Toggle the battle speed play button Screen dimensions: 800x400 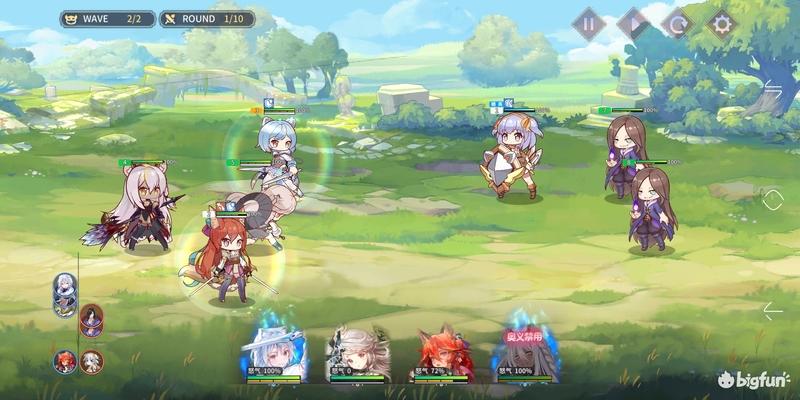pos(633,23)
